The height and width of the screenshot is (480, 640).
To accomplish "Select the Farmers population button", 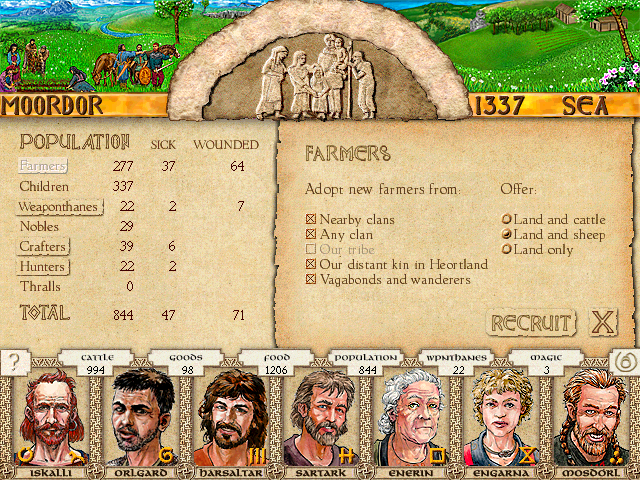I will tap(43, 166).
